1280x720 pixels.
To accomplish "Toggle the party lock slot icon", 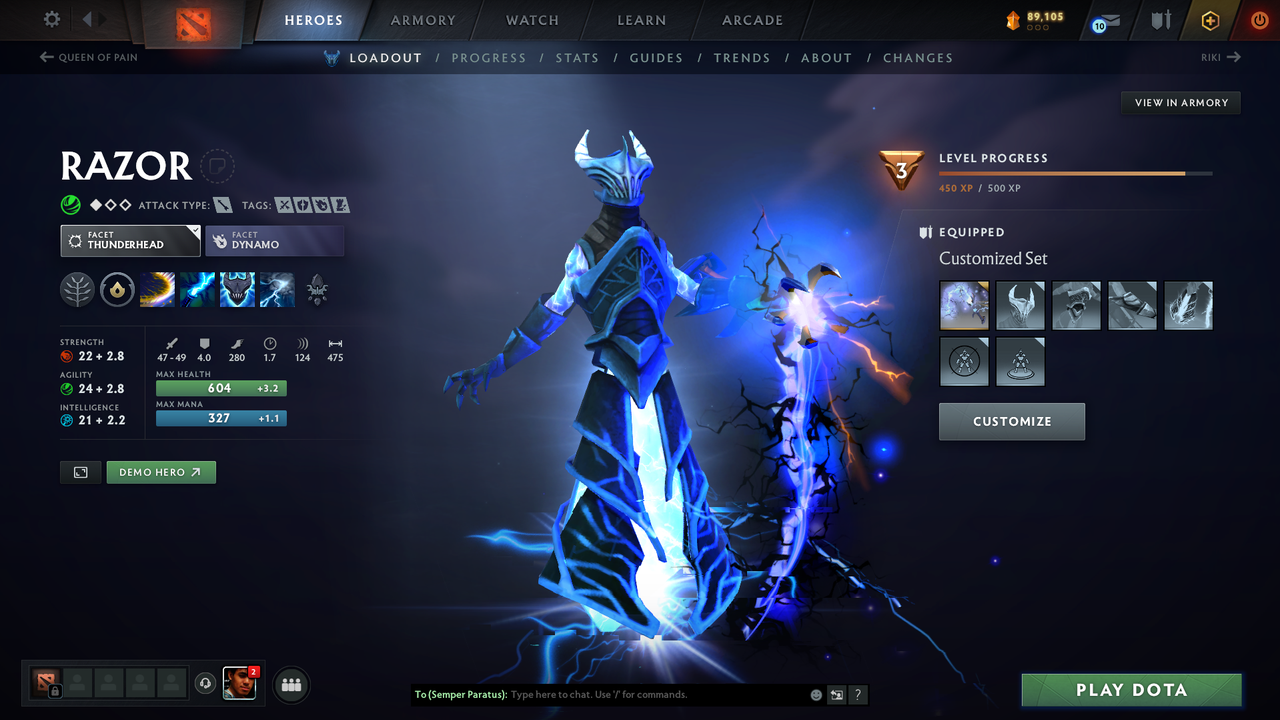I will coord(49,684).
